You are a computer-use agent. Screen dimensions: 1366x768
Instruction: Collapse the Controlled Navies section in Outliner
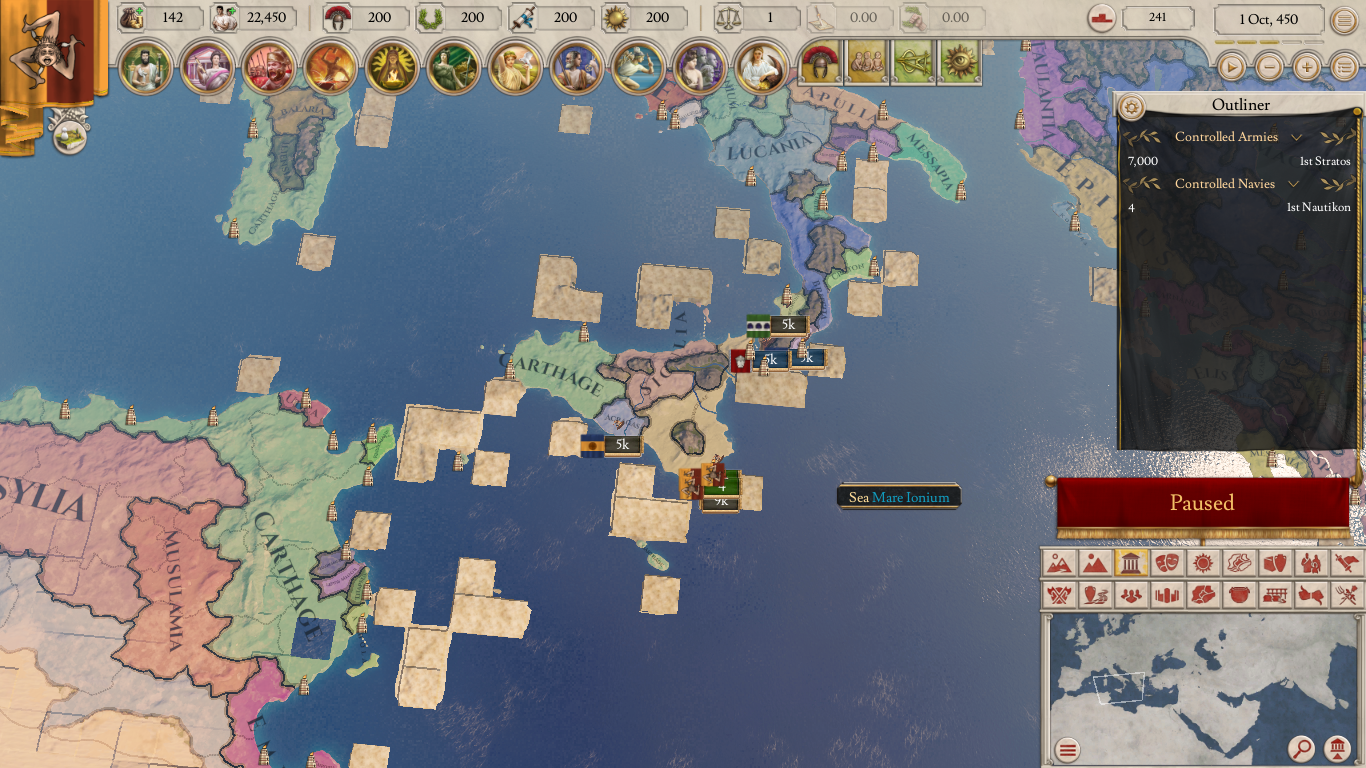pos(1295,184)
